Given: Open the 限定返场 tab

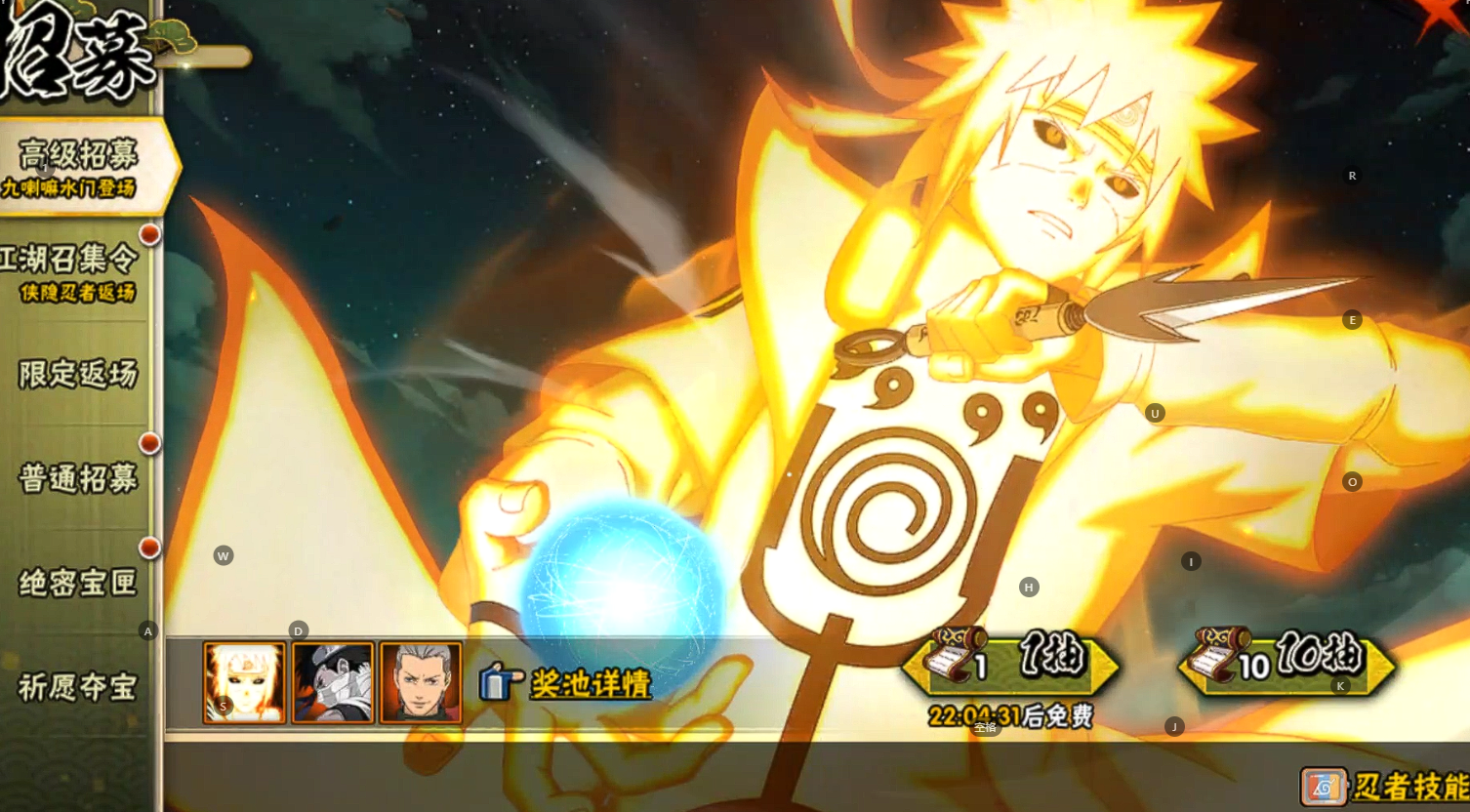Looking at the screenshot, I should [77, 375].
